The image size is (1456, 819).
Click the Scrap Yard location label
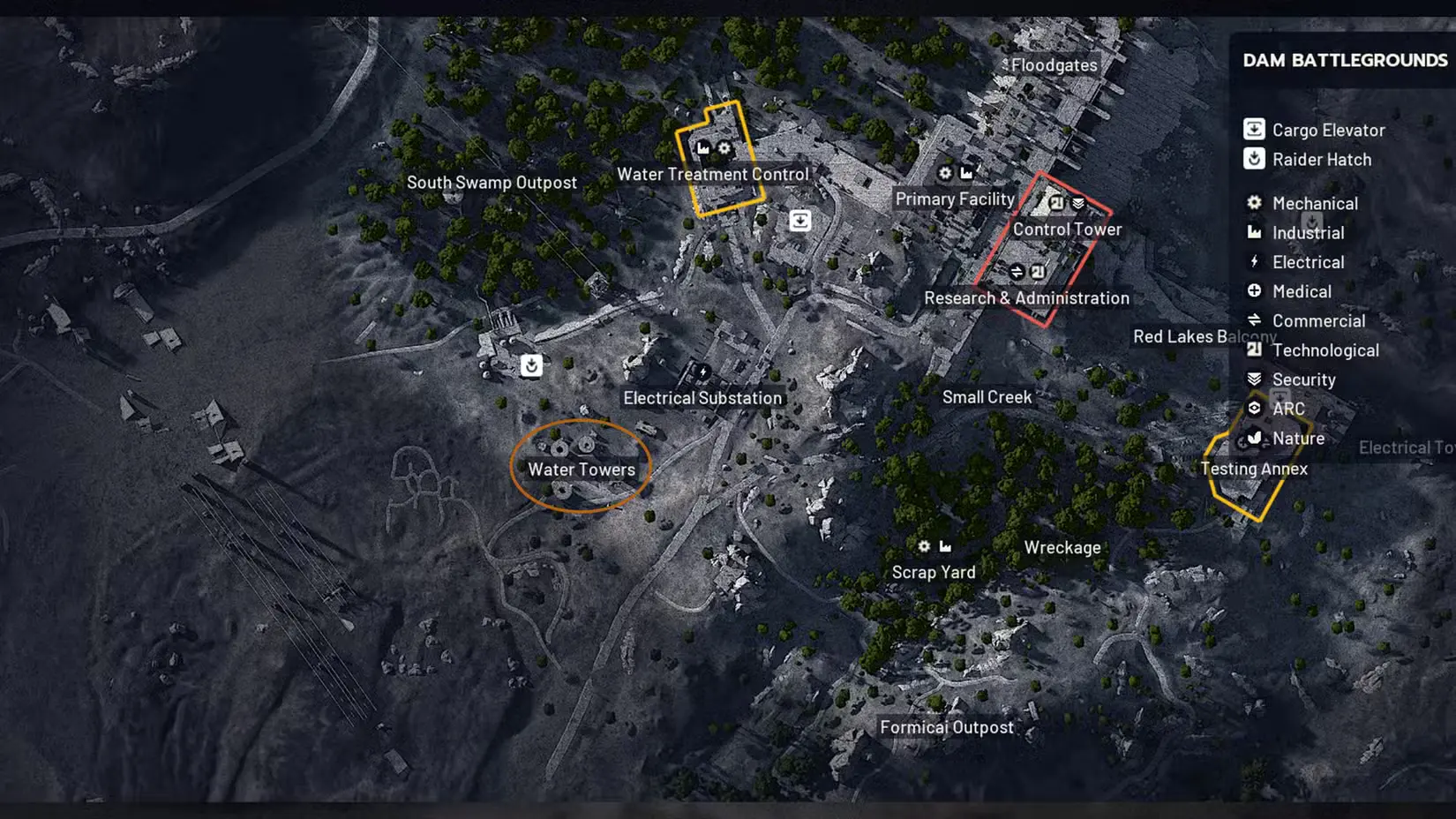pos(934,572)
